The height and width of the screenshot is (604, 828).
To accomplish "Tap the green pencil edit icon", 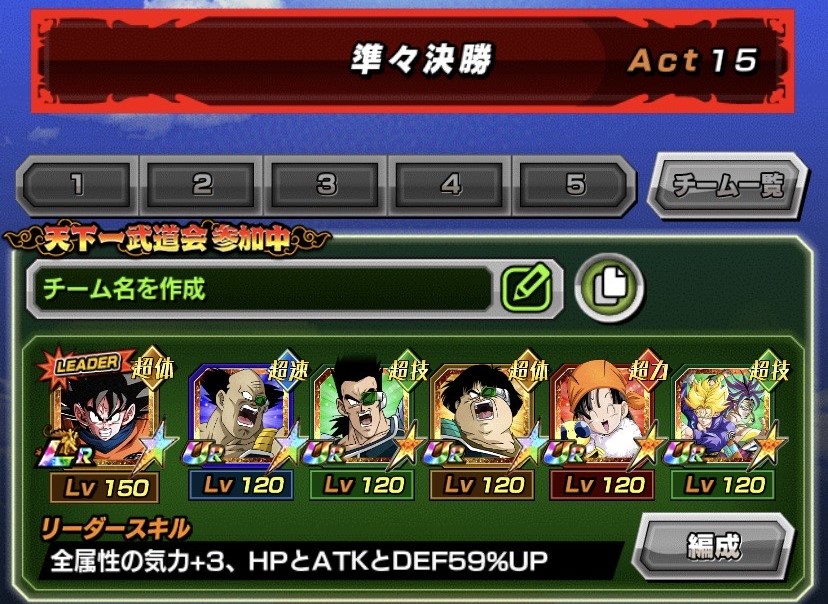I will click(x=529, y=289).
